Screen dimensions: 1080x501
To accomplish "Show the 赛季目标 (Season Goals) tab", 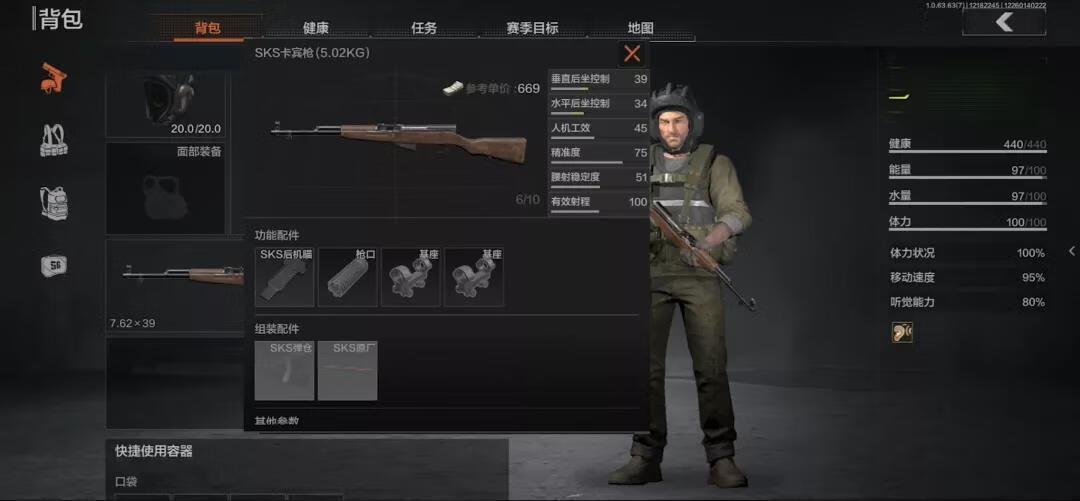I will [532, 28].
